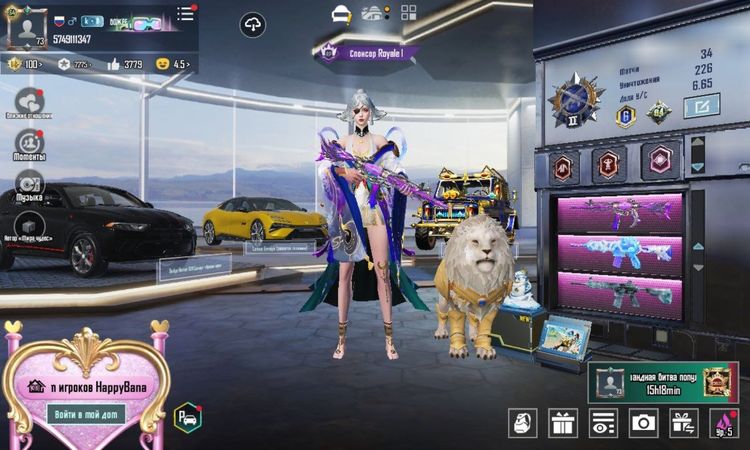The width and height of the screenshot is (750, 450).
Task: Click the Войти в мой дом button
Action: 85,413
